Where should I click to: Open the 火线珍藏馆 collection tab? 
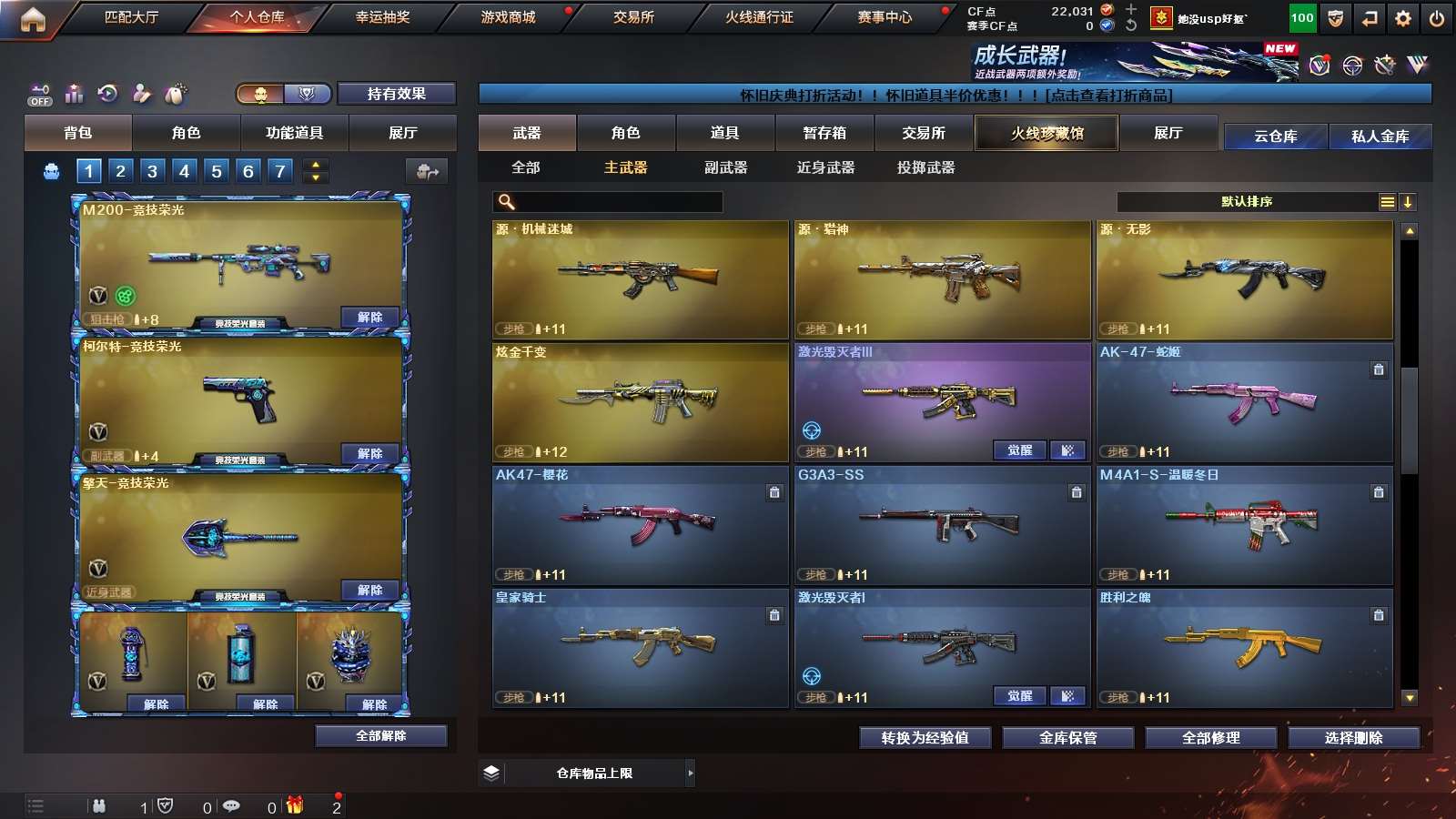coord(1046,133)
